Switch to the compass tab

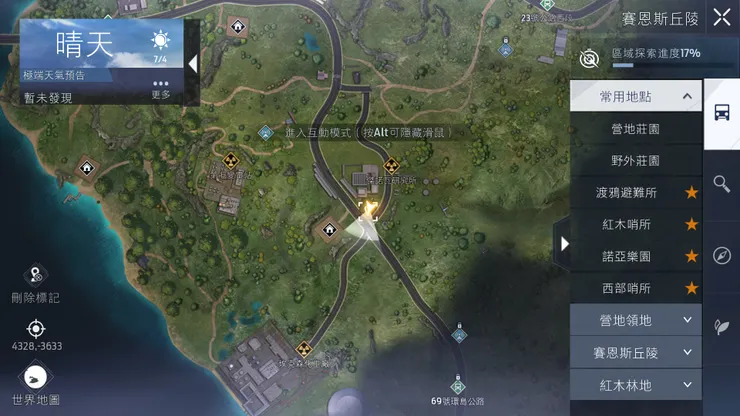[x=721, y=255]
